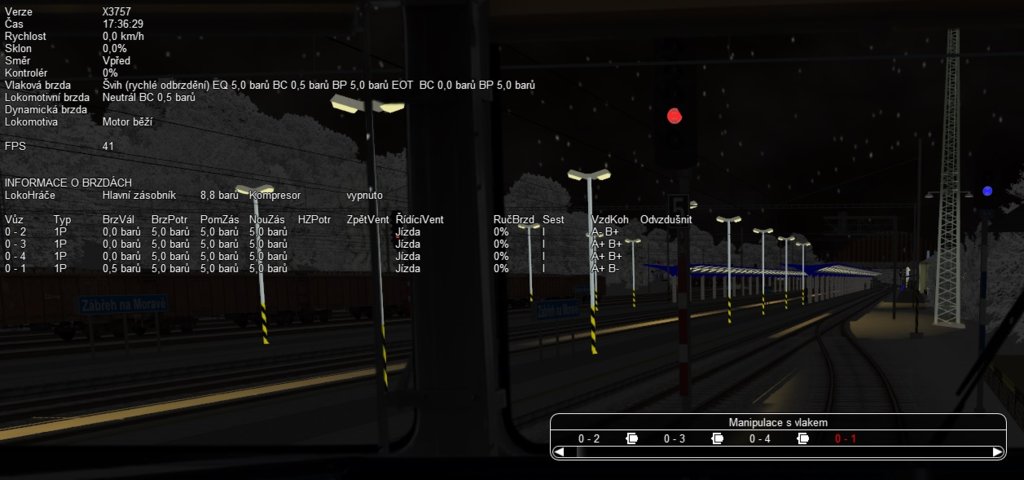Uncouple between cars 0 - 2 and 0 - 3

[x=632, y=438]
